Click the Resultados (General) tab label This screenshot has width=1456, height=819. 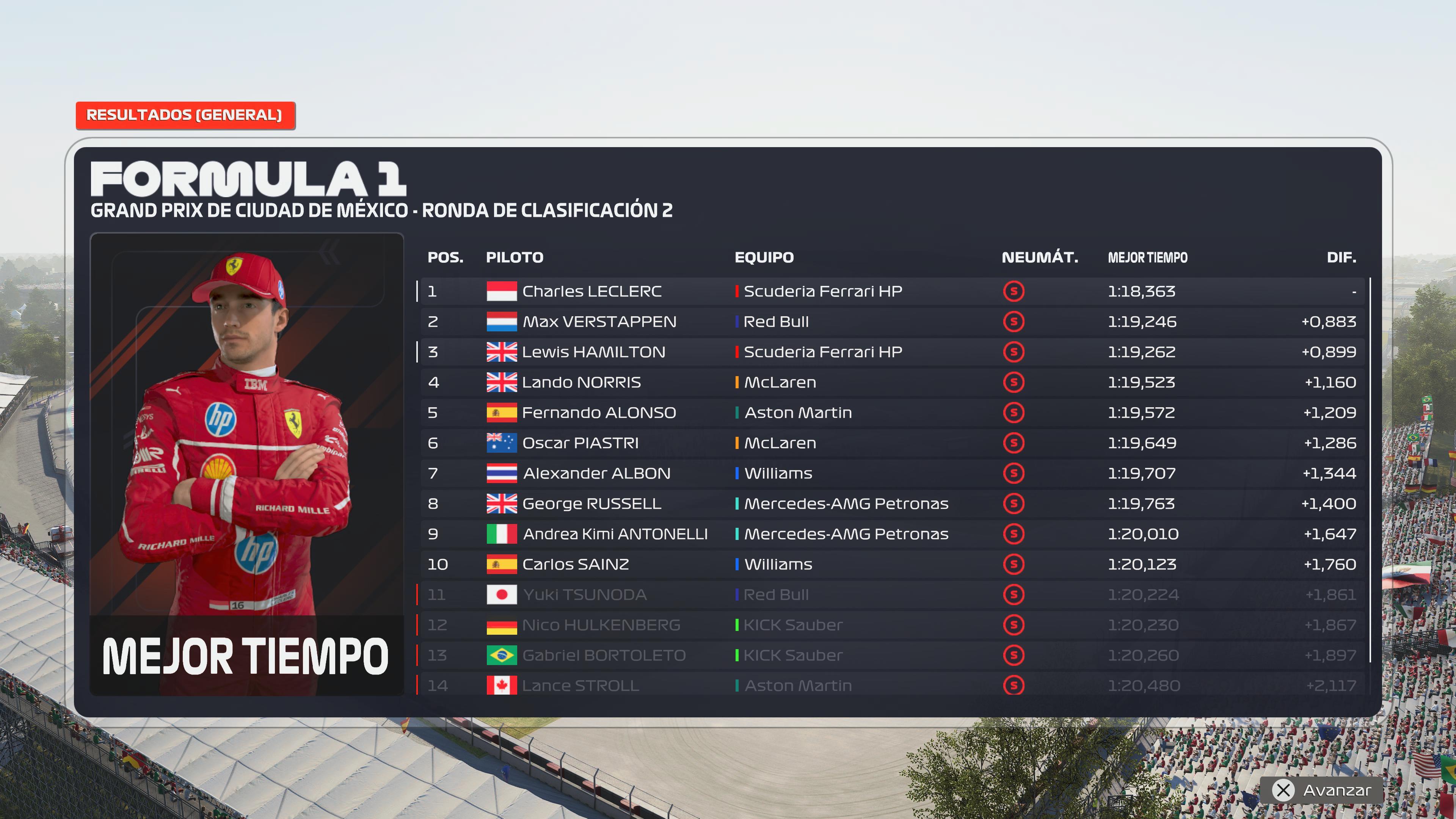point(185,115)
